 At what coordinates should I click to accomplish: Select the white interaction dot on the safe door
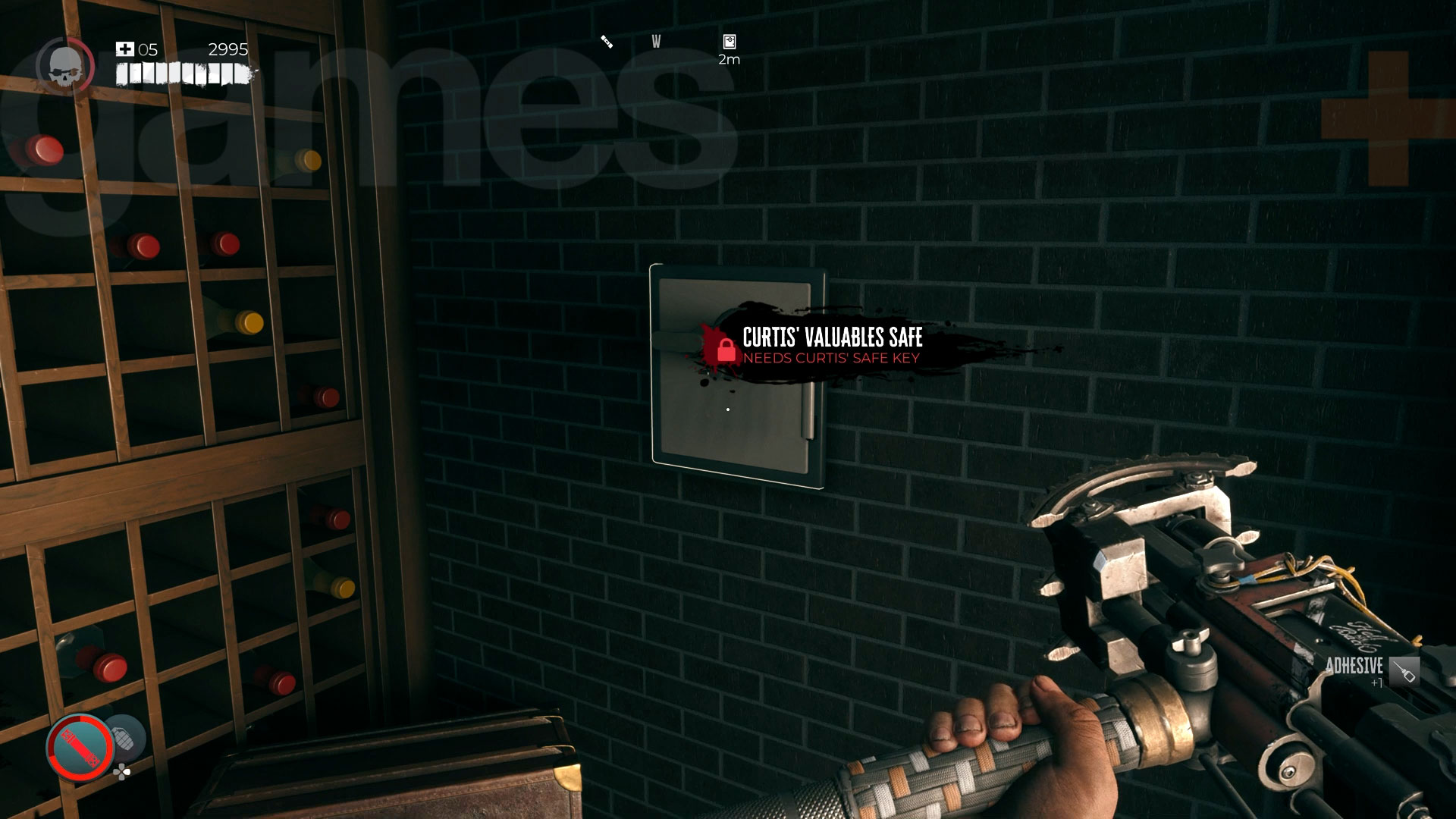pos(727,408)
